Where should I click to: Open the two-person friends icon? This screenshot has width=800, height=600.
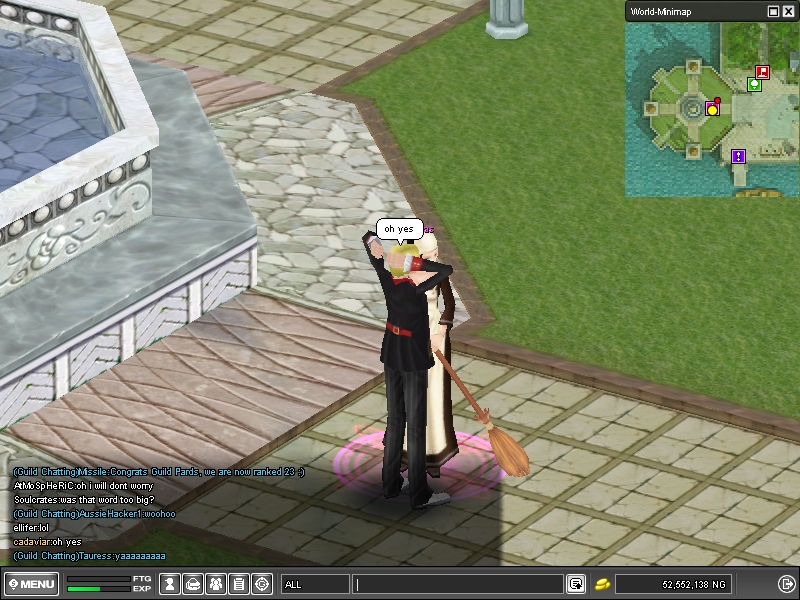pyautogui.click(x=216, y=584)
